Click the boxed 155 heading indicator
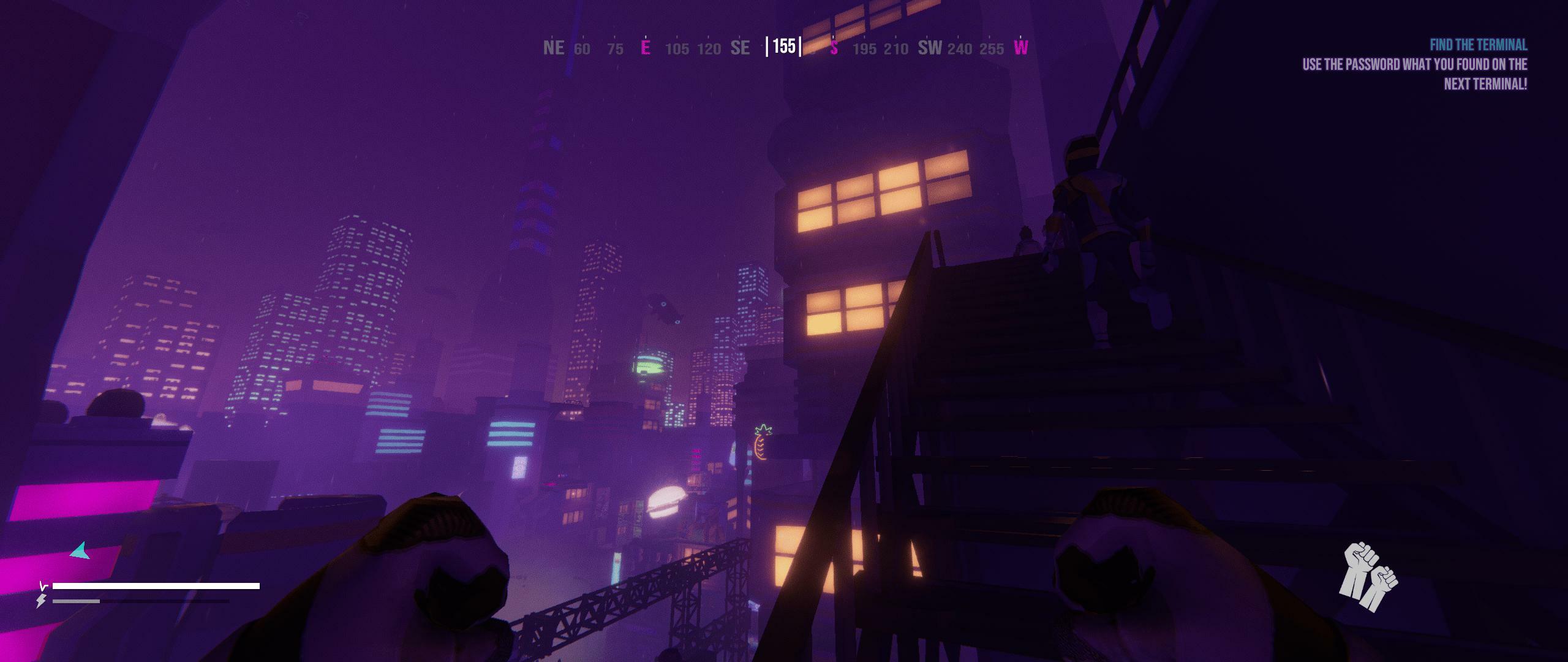 [x=783, y=45]
